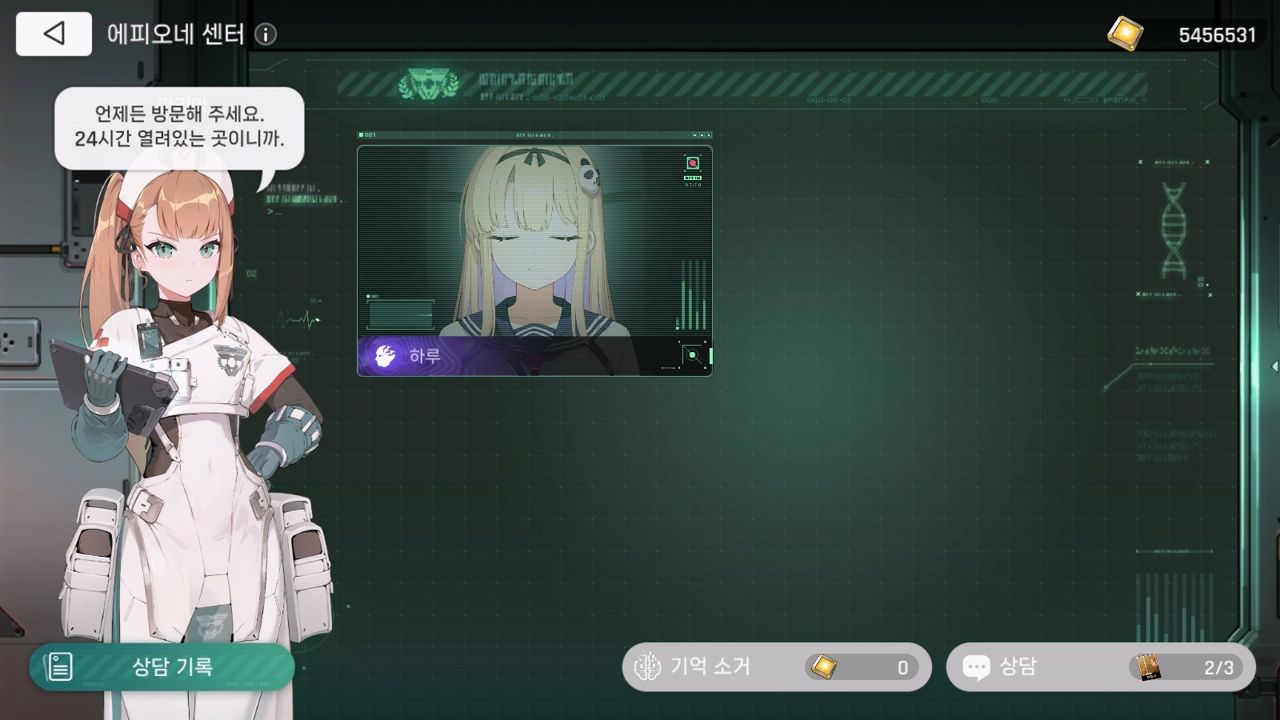The width and height of the screenshot is (1280, 720).
Task: Select the 하루 character card
Action: 535,260
